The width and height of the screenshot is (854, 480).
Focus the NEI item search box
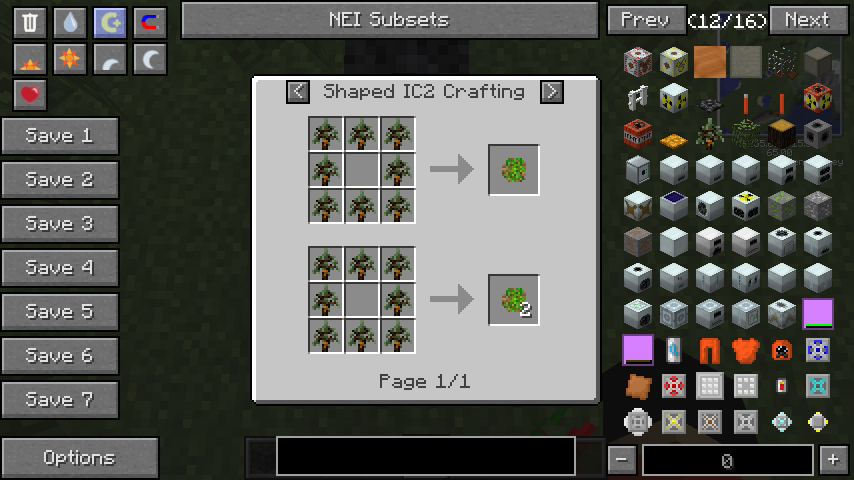(426, 456)
